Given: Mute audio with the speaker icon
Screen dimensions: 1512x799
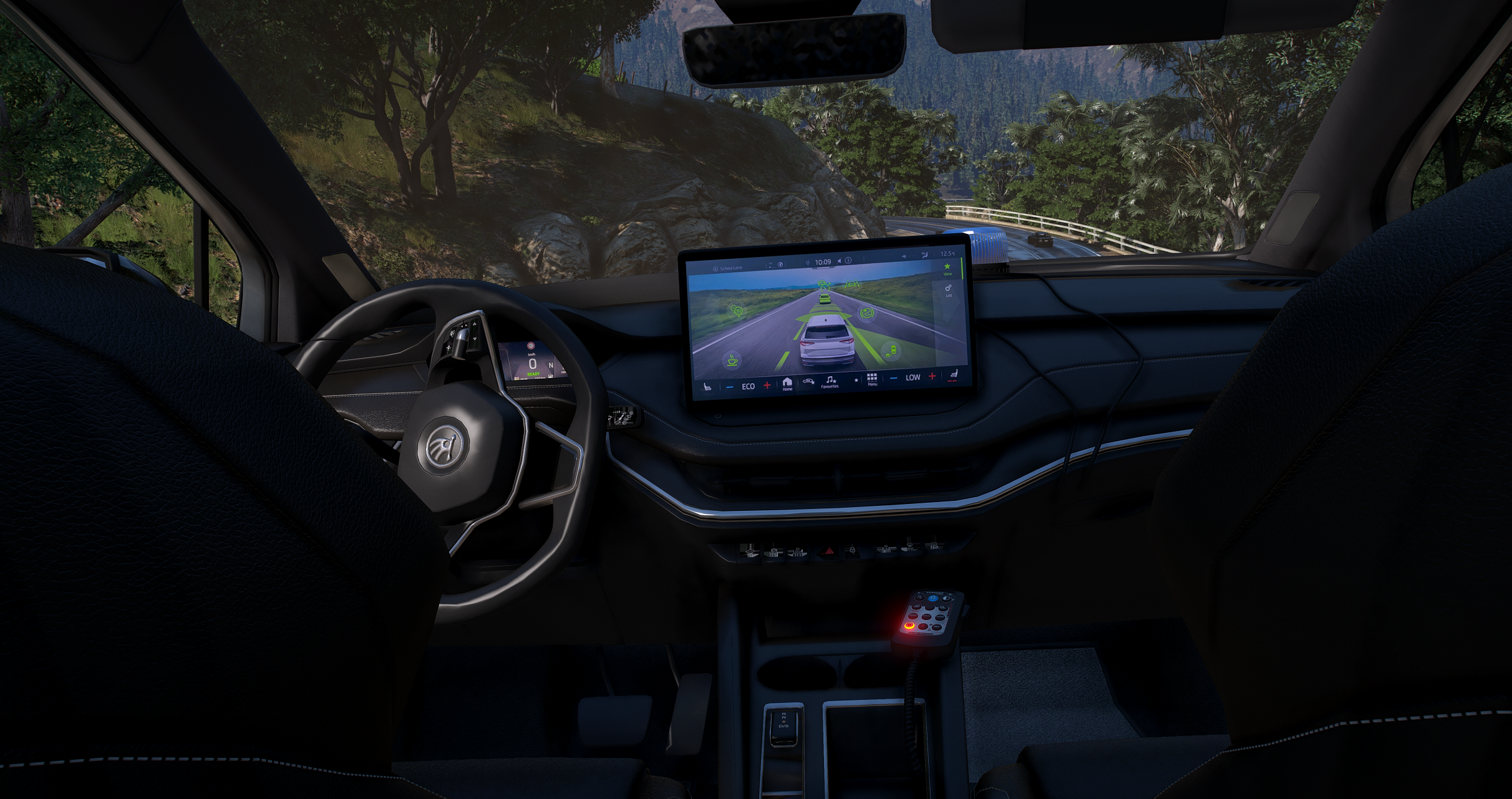Looking at the screenshot, I should [840, 261].
